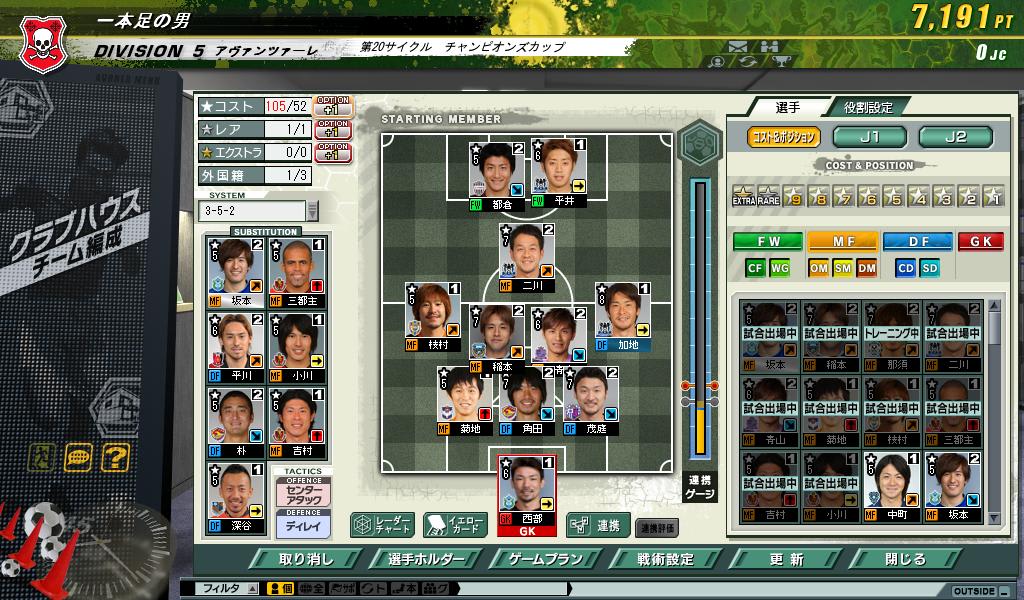Click the yellow question mark help icon
Image resolution: width=1024 pixels, height=600 pixels.
pyautogui.click(x=115, y=458)
